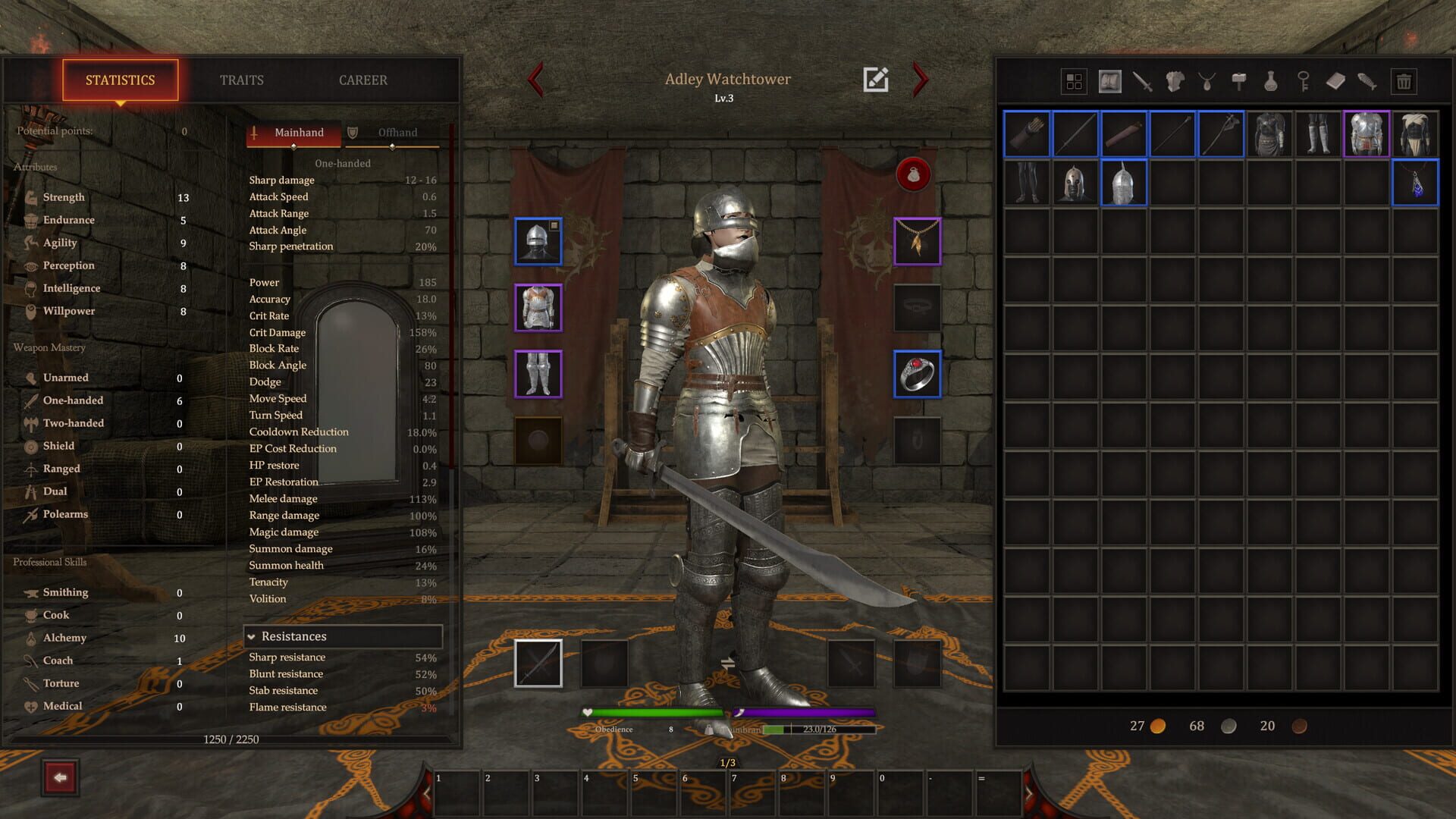This screenshot has height=819, width=1456.
Task: Switch to the TRAITS tab
Action: click(x=241, y=80)
